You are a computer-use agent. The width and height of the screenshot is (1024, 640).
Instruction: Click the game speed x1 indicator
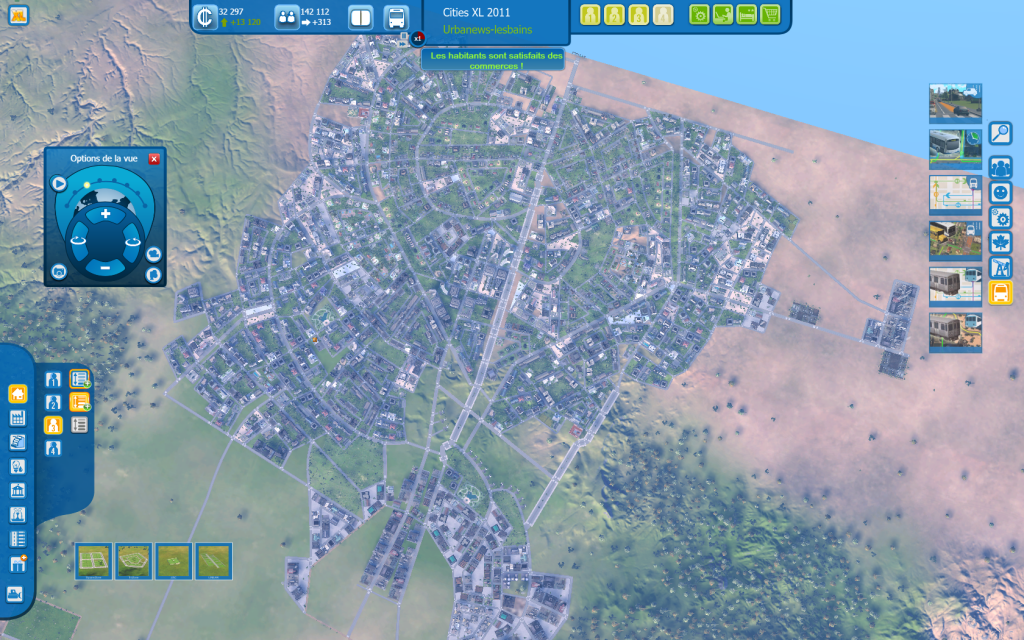pyautogui.click(x=418, y=38)
